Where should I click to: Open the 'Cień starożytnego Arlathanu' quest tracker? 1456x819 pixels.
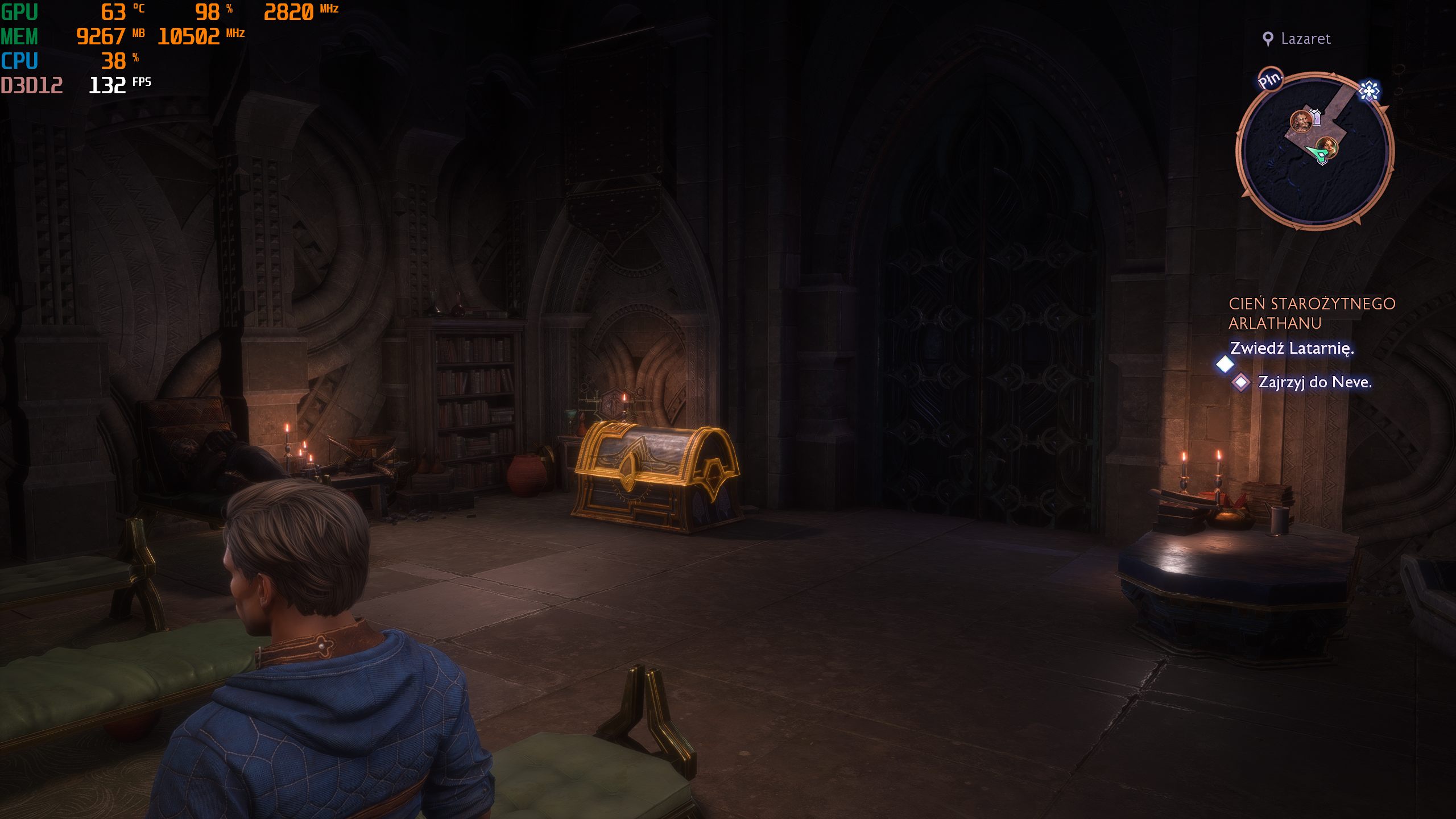click(1312, 313)
